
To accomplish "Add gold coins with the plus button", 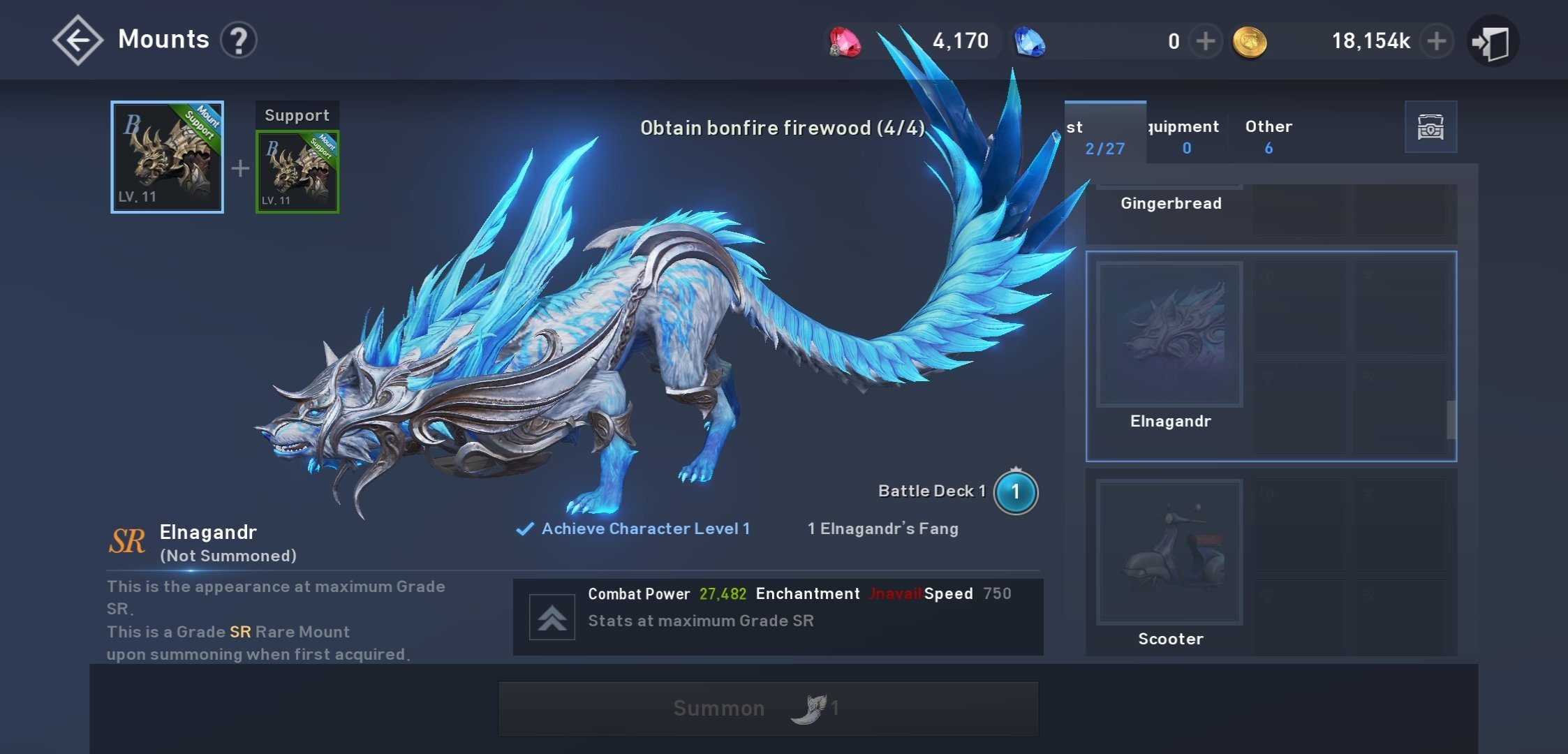I will point(1436,41).
